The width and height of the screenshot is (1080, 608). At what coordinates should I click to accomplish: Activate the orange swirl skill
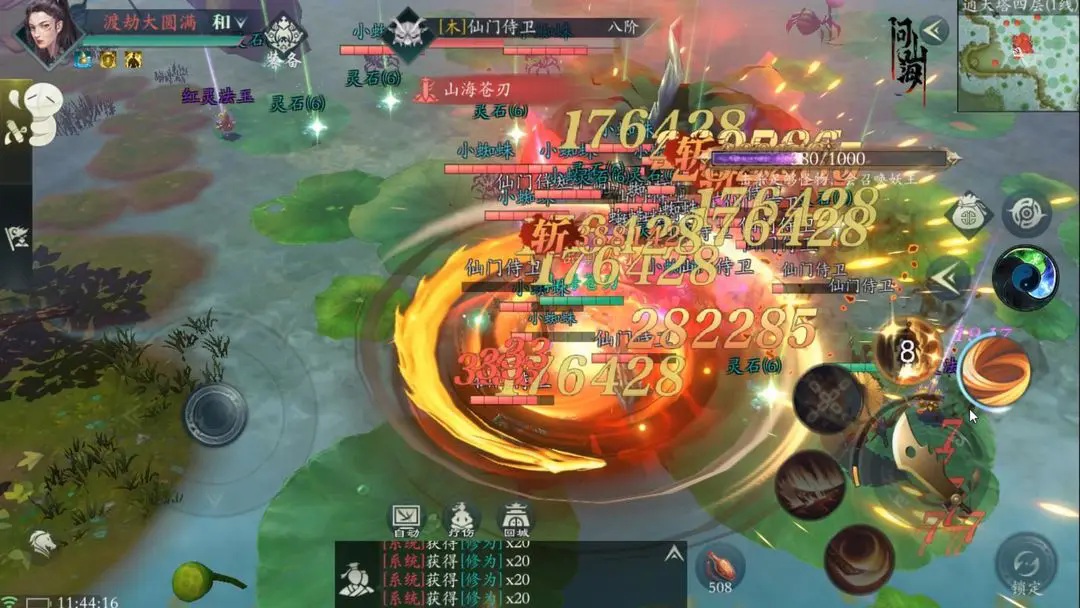coord(994,371)
